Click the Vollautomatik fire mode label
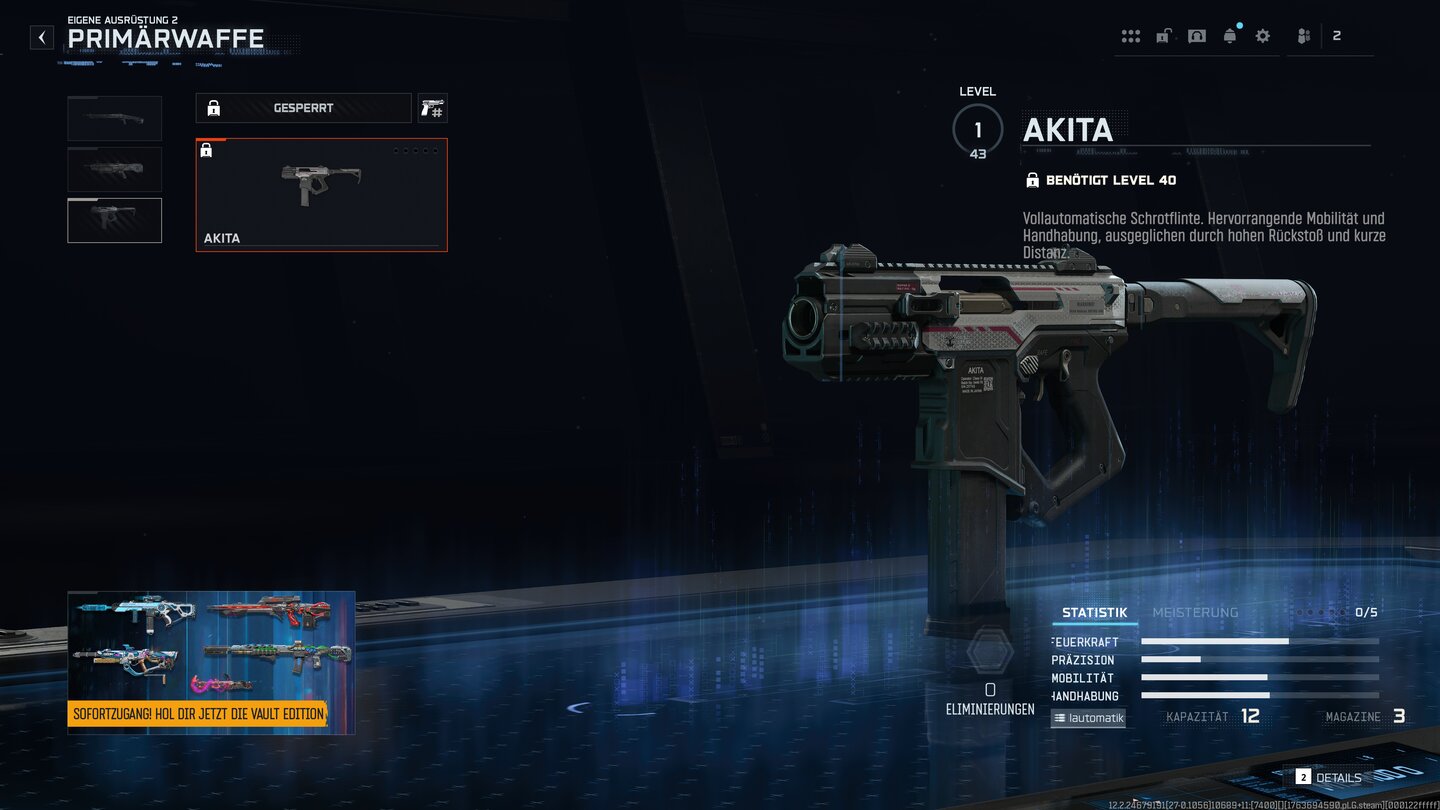Viewport: 1440px width, 810px height. [1088, 718]
